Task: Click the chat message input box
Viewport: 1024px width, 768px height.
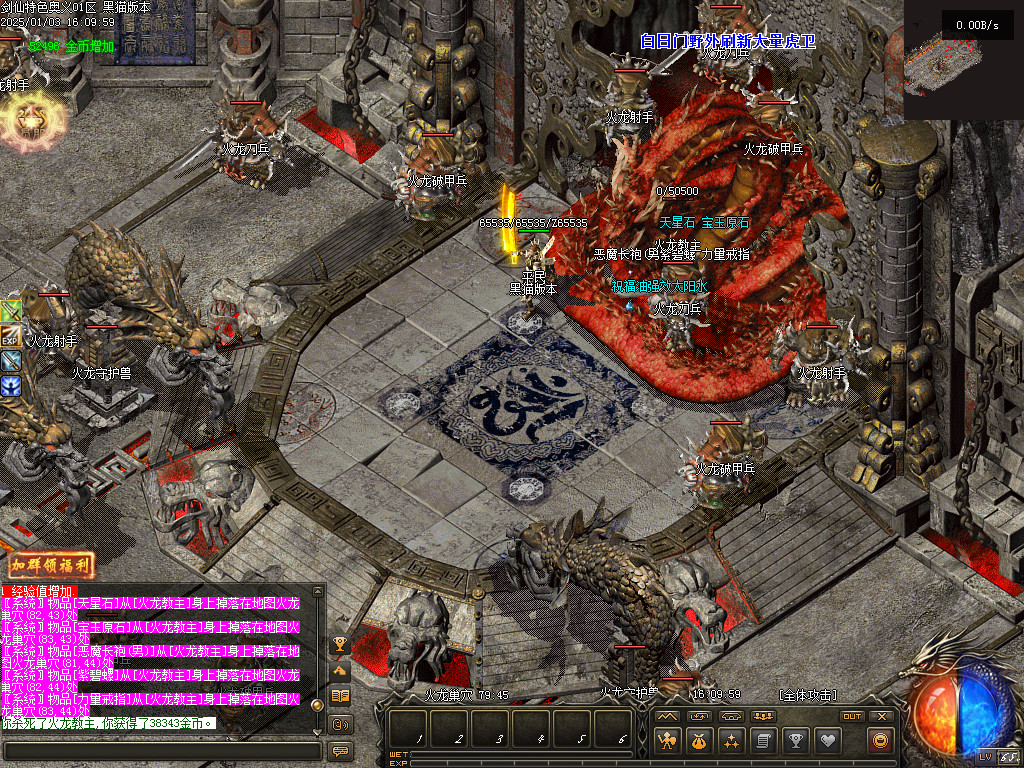Action: pyautogui.click(x=160, y=749)
